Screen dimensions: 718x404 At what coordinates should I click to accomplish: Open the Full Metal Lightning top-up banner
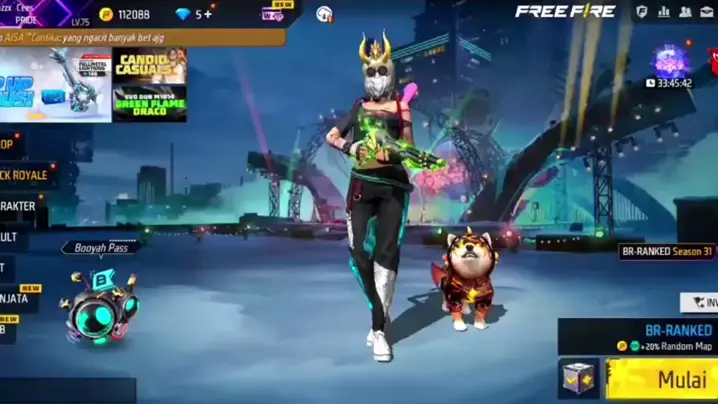pos(54,84)
